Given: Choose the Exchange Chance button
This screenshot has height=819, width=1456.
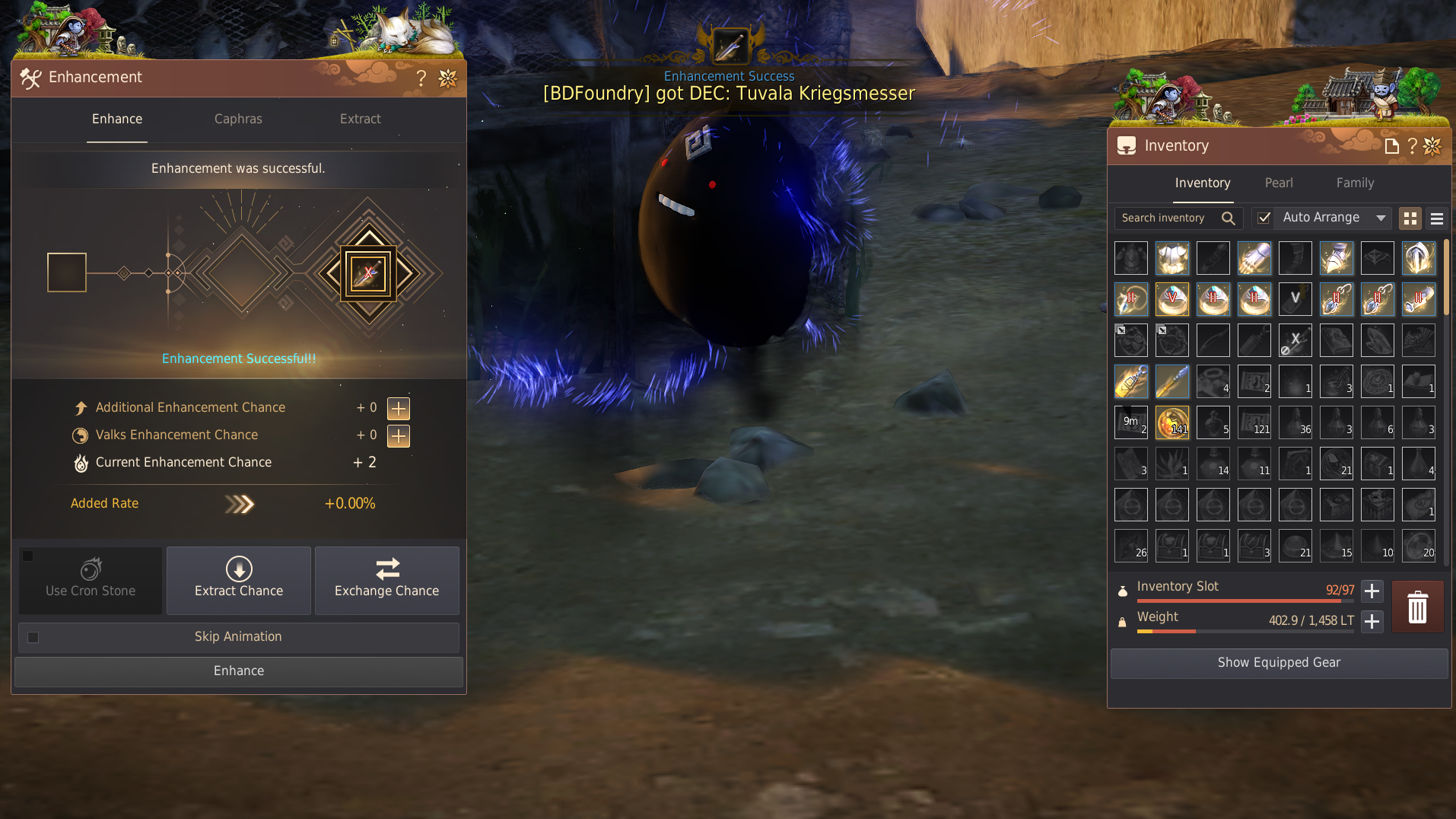Looking at the screenshot, I should click(386, 580).
